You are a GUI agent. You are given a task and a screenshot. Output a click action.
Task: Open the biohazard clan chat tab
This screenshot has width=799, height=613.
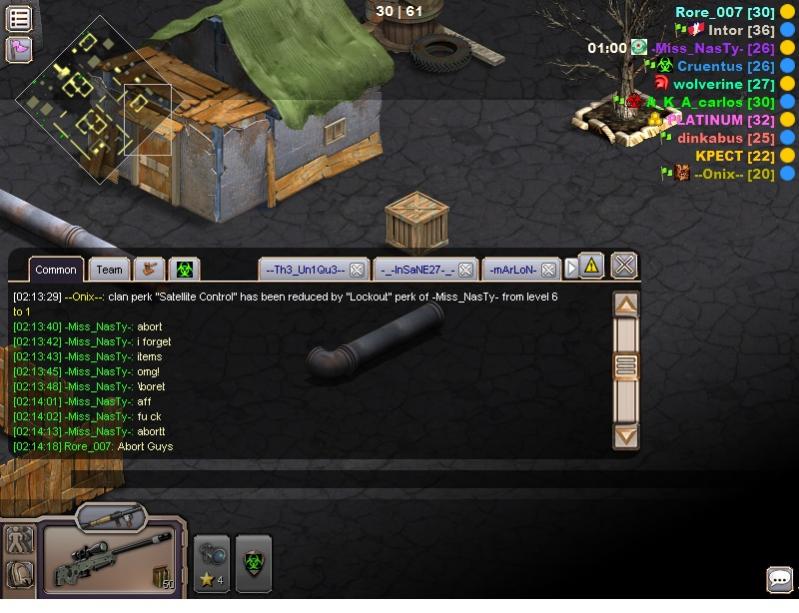[x=185, y=269]
